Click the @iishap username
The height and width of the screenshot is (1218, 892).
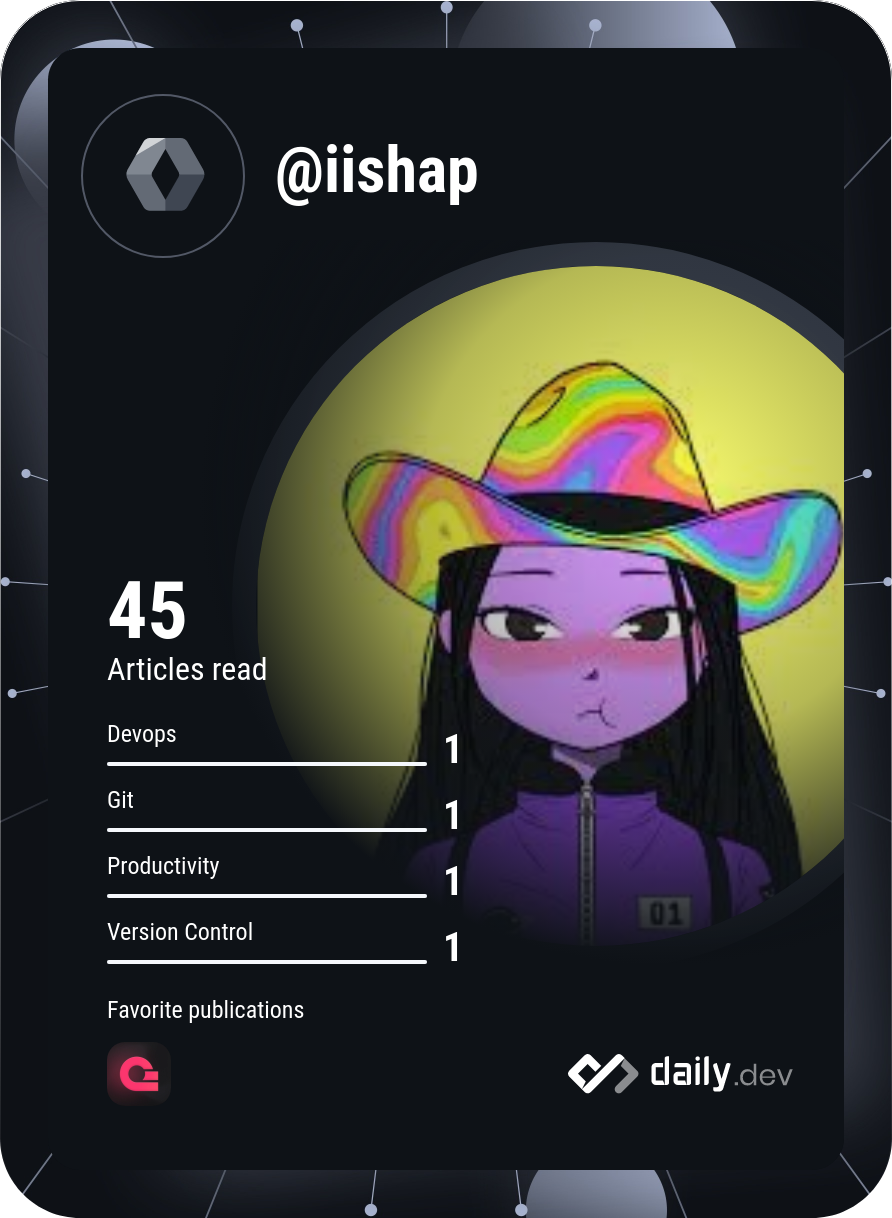coord(377,175)
